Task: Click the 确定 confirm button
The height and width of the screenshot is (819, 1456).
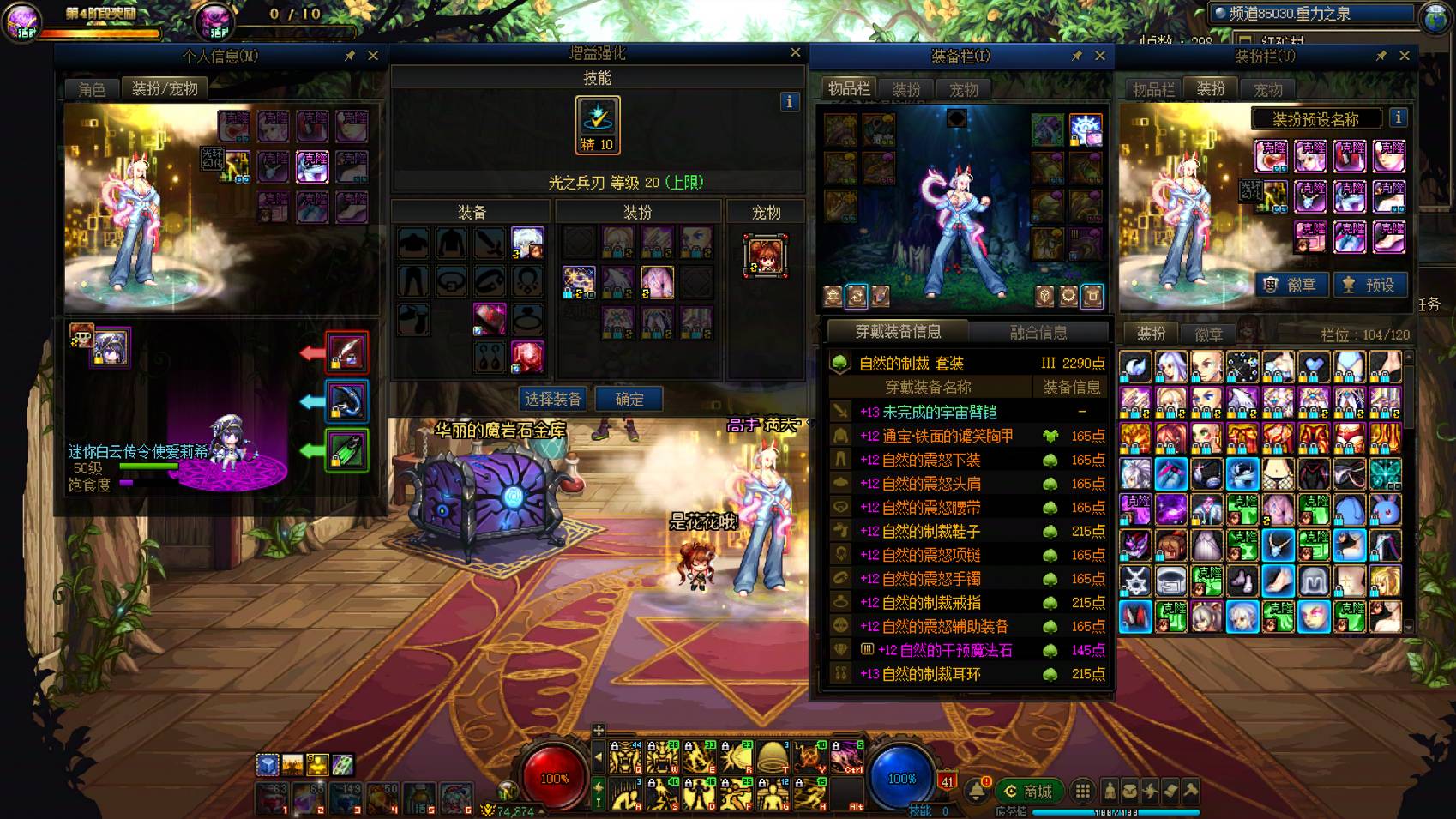Action: 629,399
